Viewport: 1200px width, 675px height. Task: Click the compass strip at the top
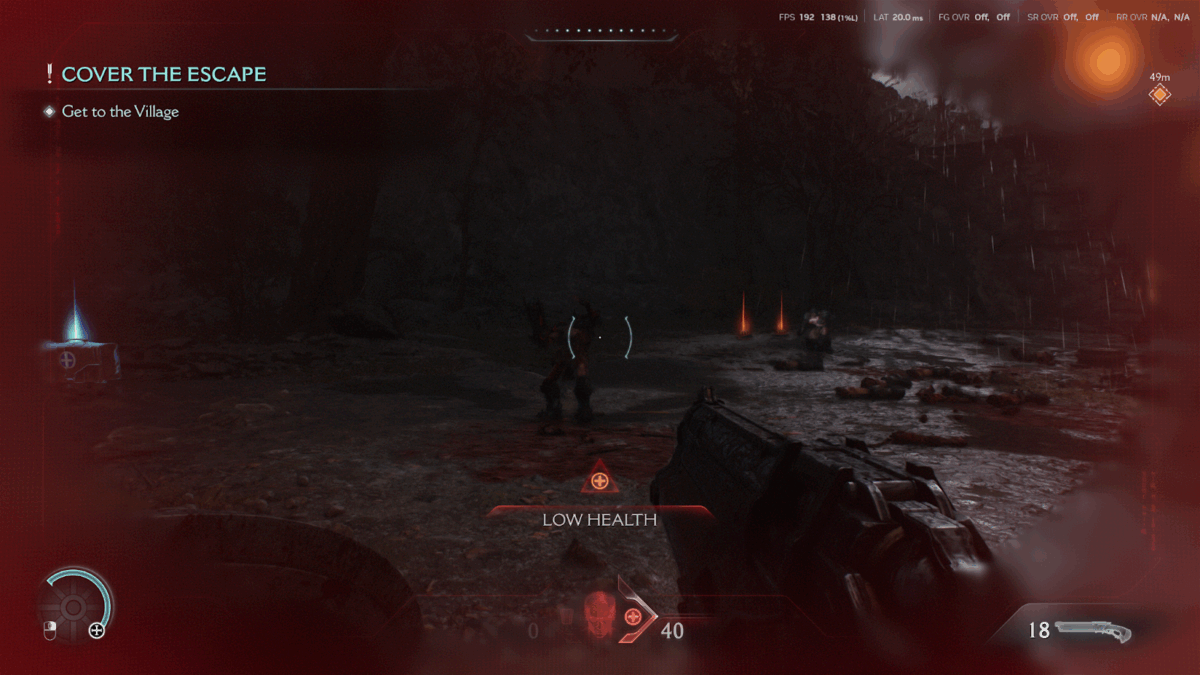600,33
